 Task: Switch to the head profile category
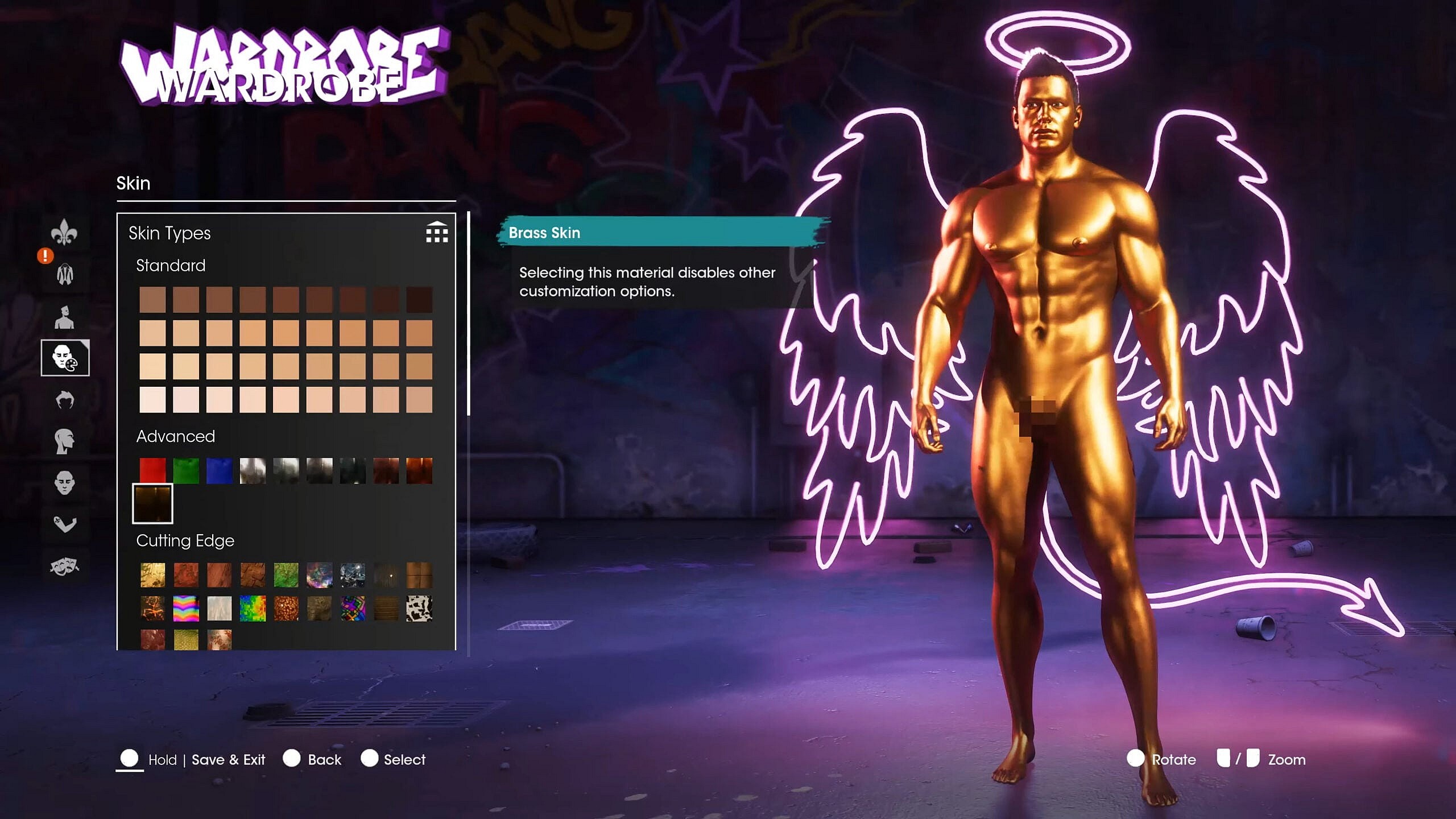64,441
